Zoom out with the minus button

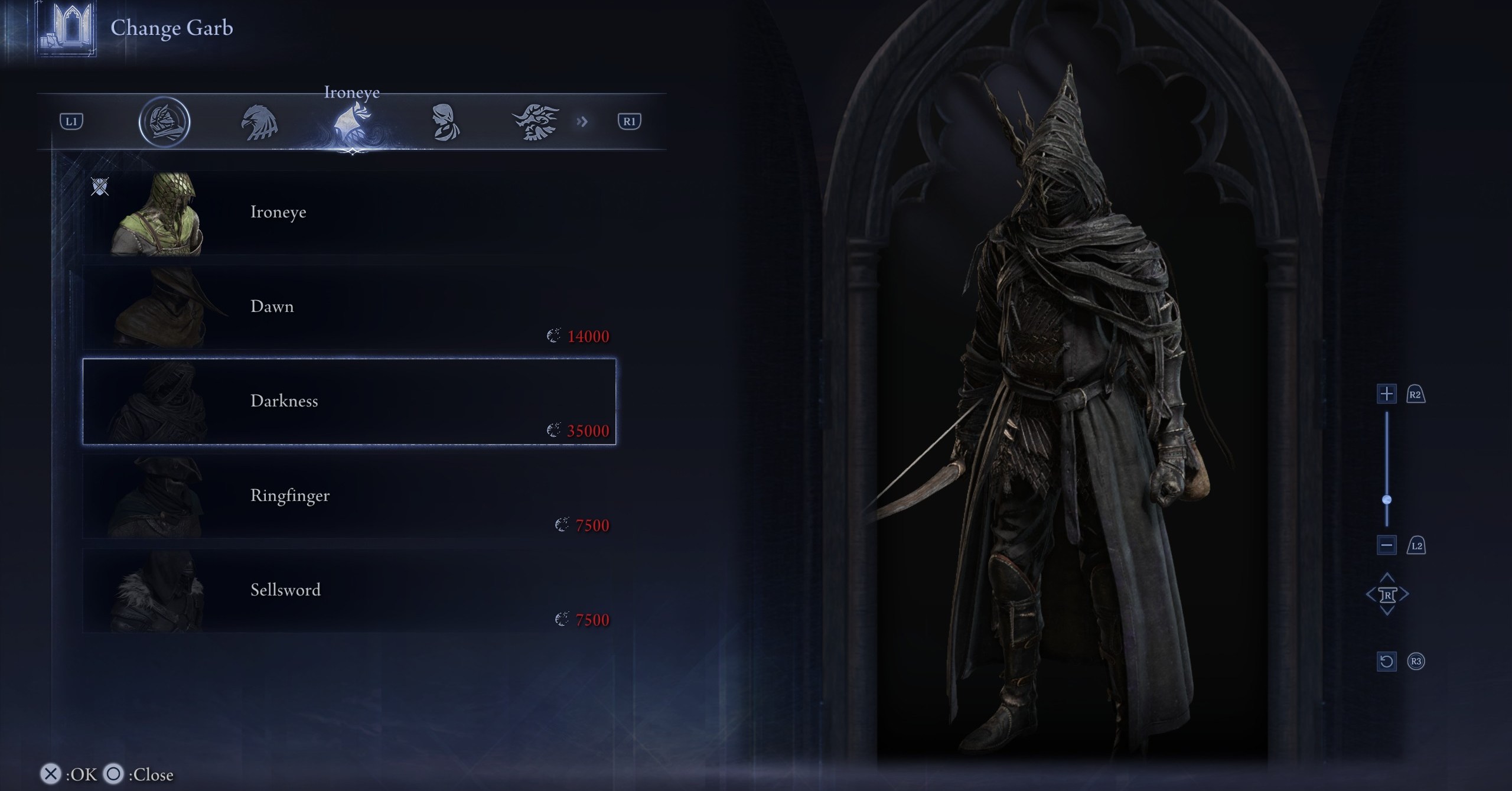1386,545
